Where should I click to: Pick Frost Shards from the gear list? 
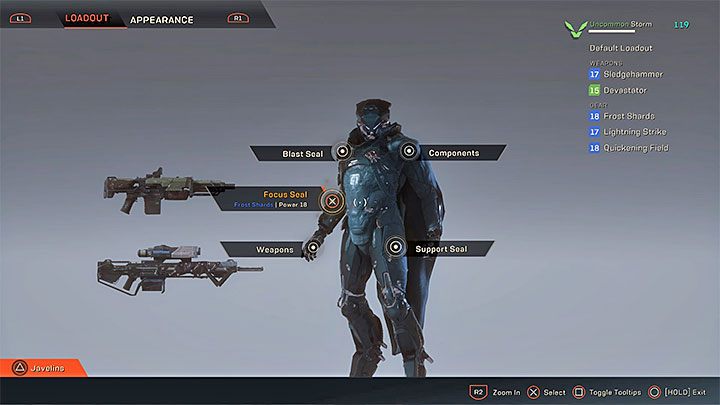pyautogui.click(x=630, y=117)
